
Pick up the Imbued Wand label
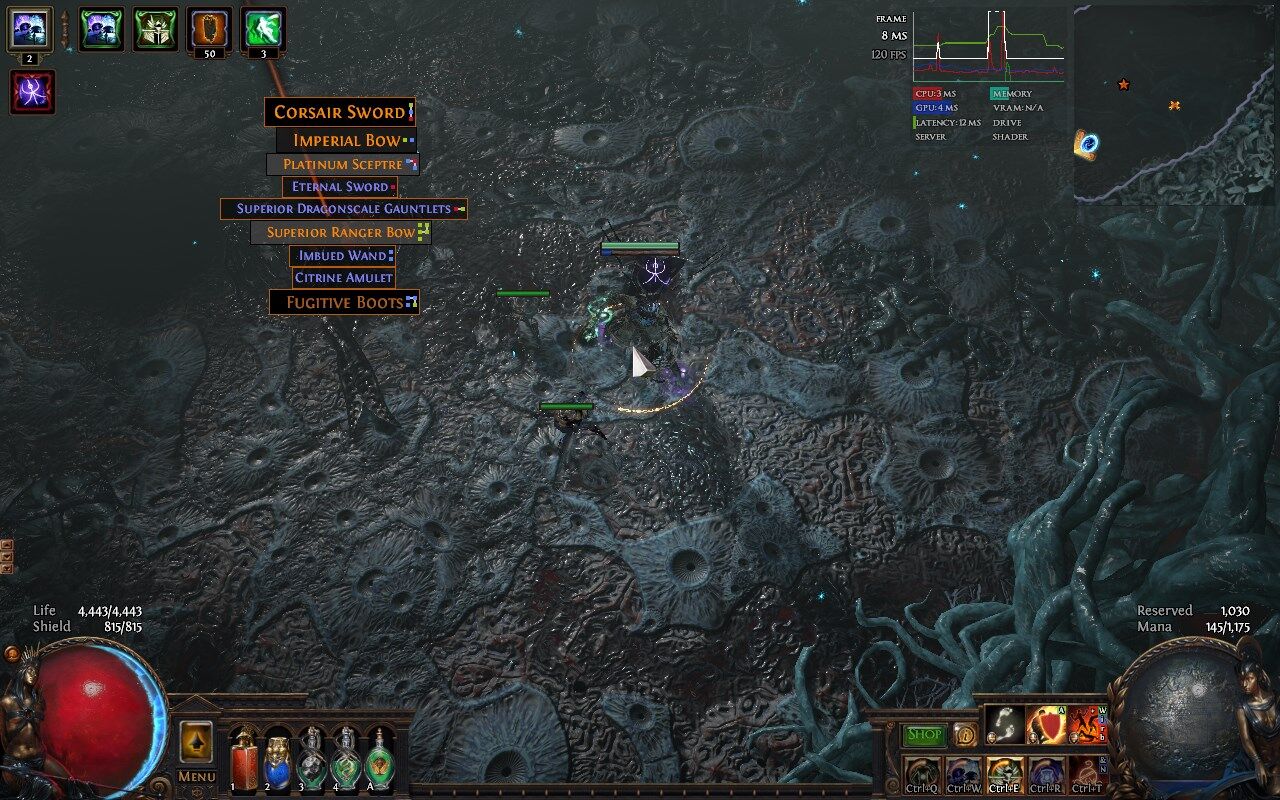click(342, 256)
